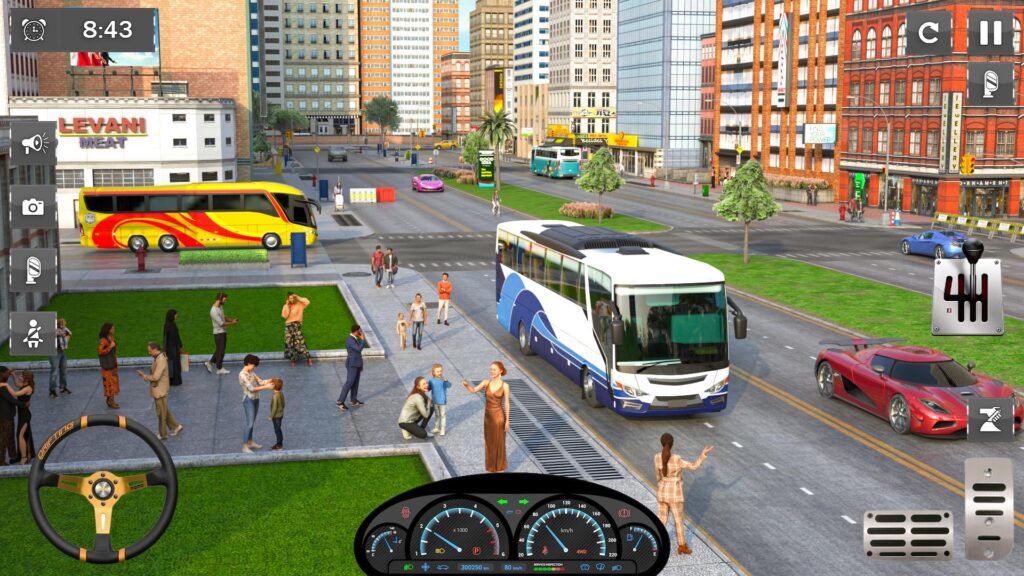1024x576 pixels.
Task: Tap the circular arrow reset button
Action: click(928, 33)
